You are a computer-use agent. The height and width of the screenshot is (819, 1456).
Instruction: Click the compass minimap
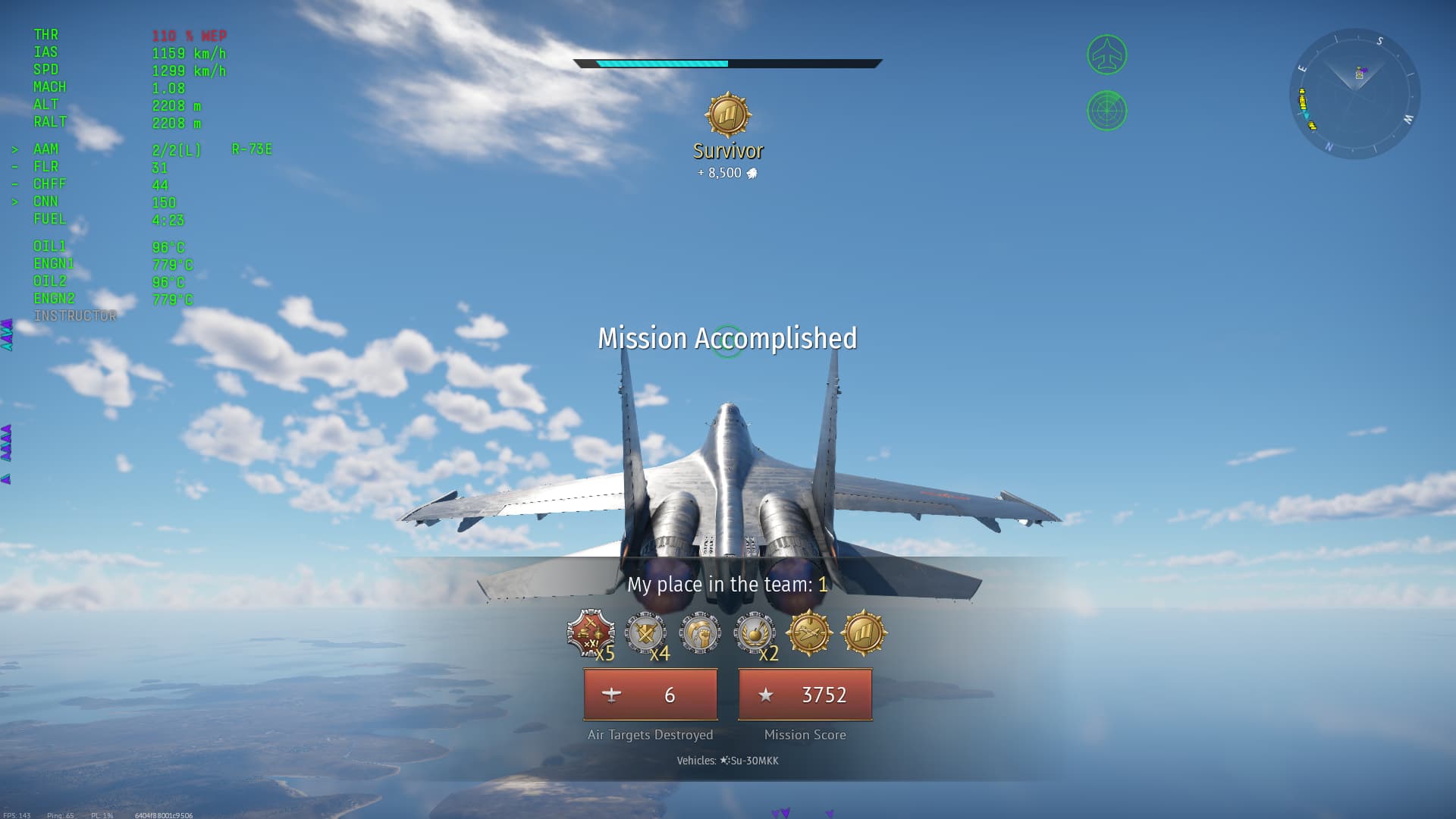1354,93
